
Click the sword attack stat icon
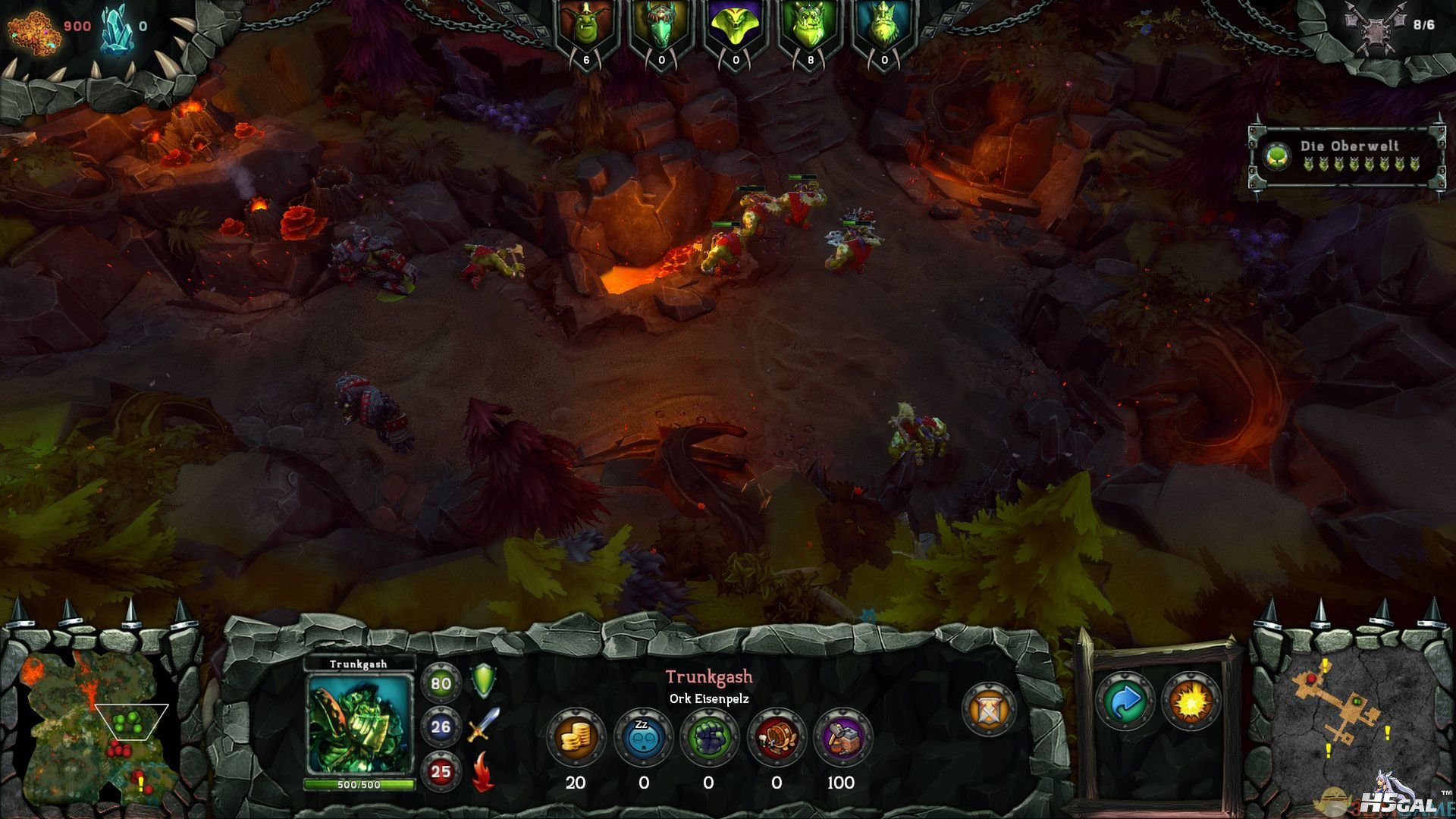click(x=484, y=725)
